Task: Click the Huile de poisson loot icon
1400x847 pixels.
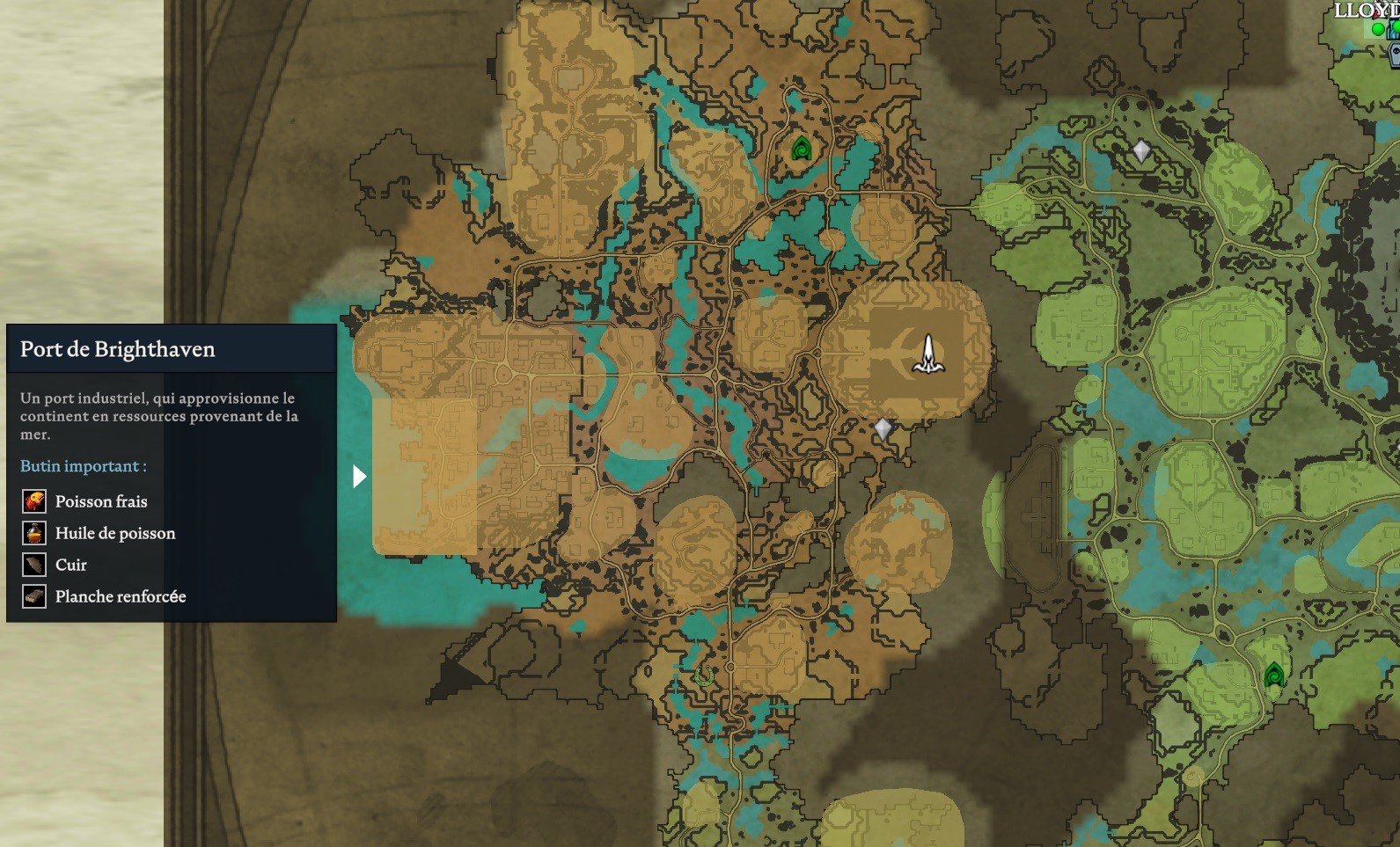Action: point(34,533)
